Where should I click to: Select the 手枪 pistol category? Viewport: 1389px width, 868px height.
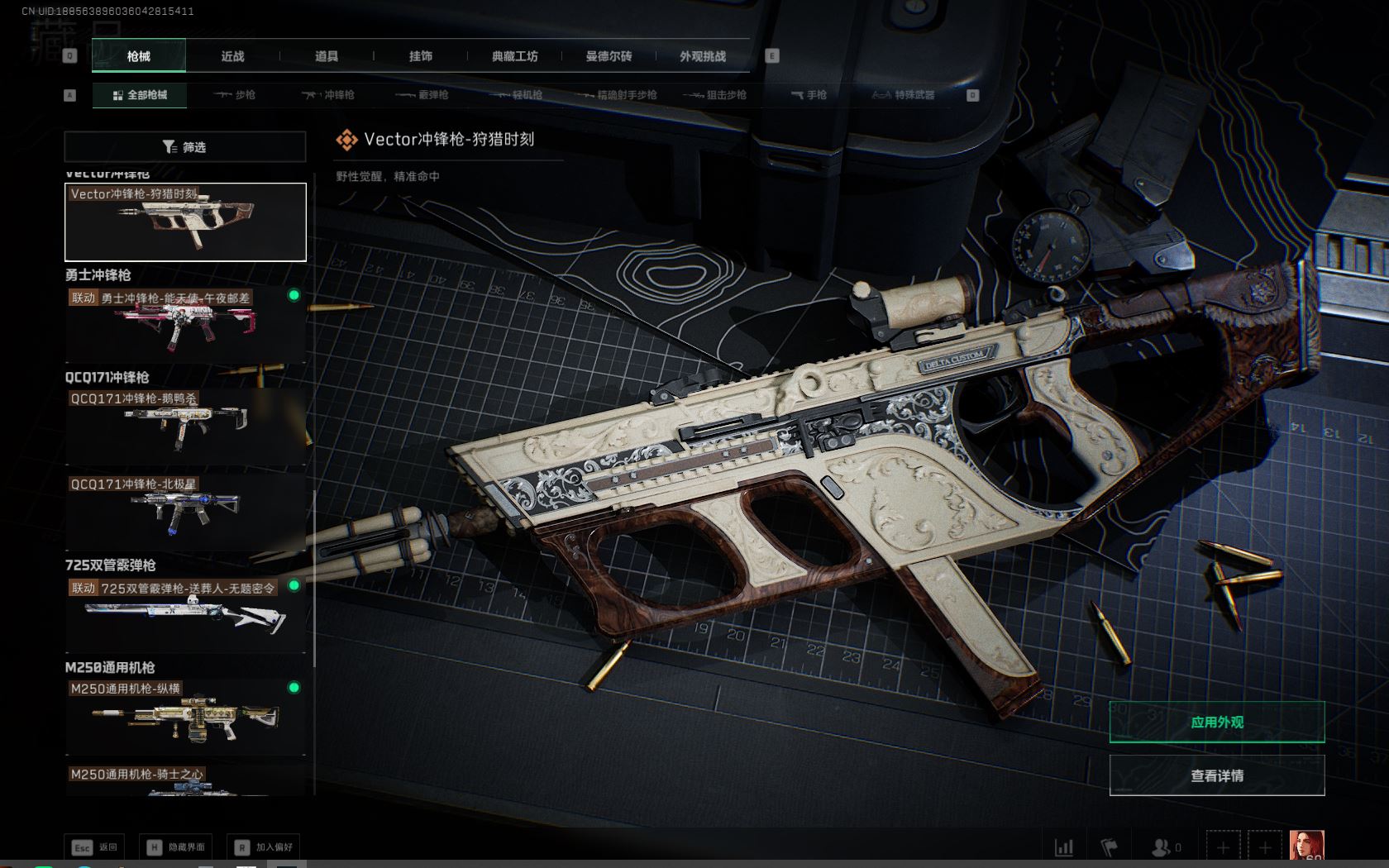[809, 95]
